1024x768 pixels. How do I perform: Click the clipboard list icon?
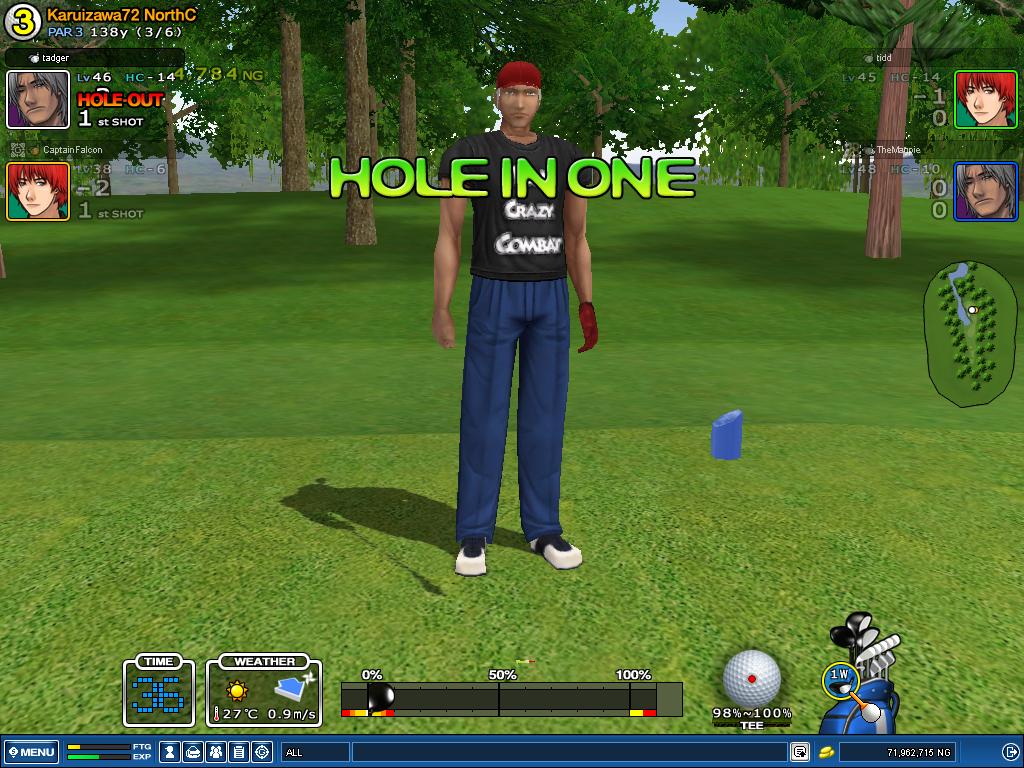[239, 752]
